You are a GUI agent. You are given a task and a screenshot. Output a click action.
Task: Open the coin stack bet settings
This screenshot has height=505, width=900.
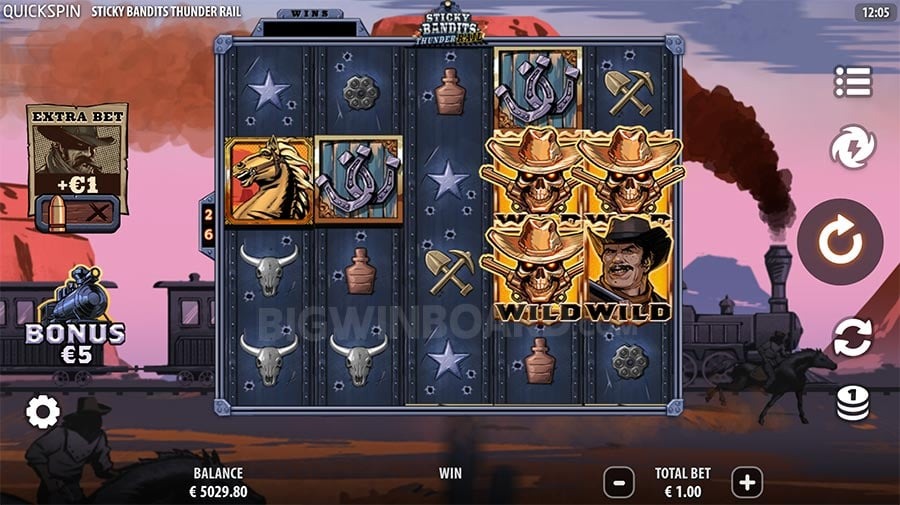point(853,402)
